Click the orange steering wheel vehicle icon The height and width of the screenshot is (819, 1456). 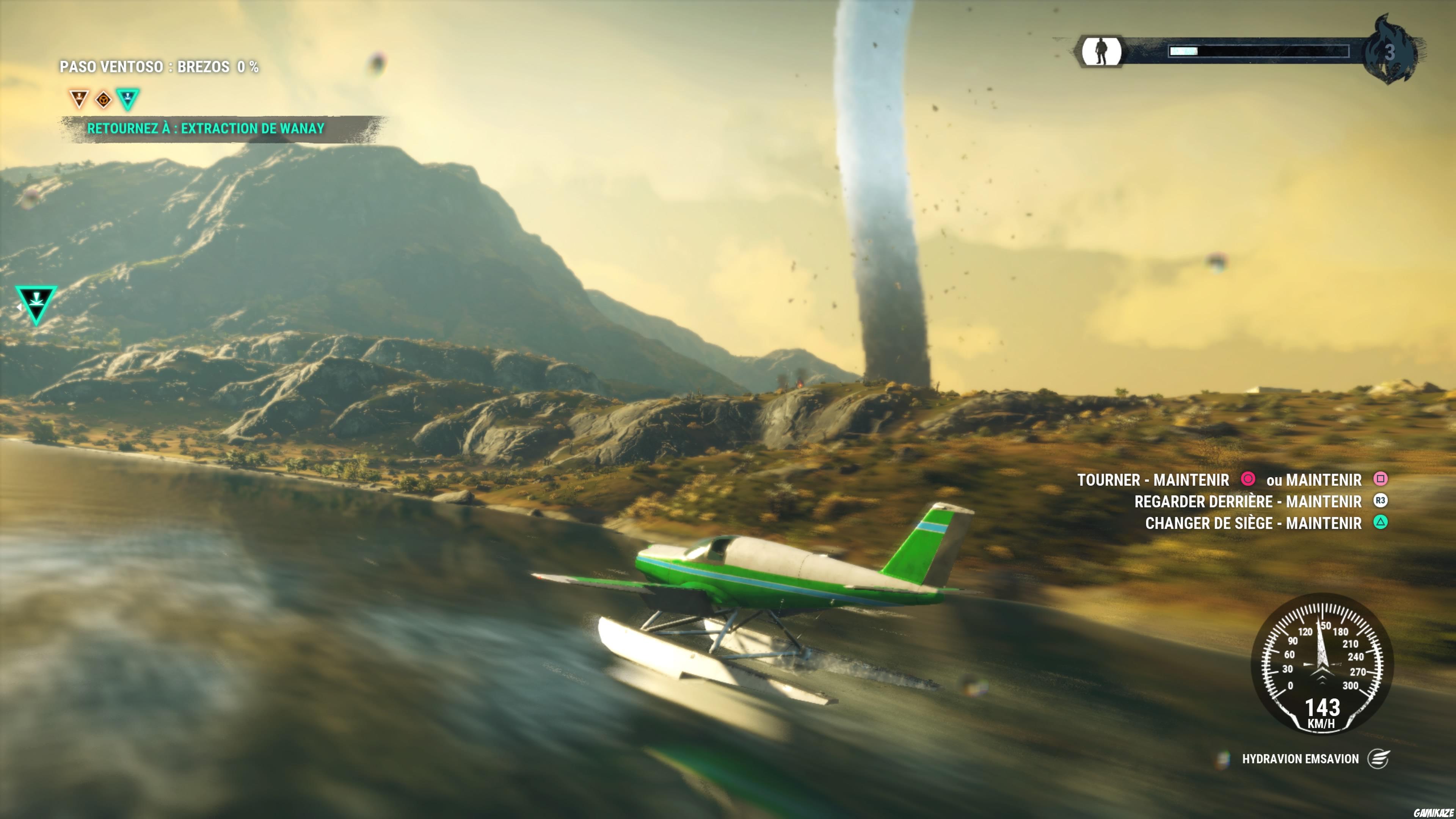click(x=104, y=99)
